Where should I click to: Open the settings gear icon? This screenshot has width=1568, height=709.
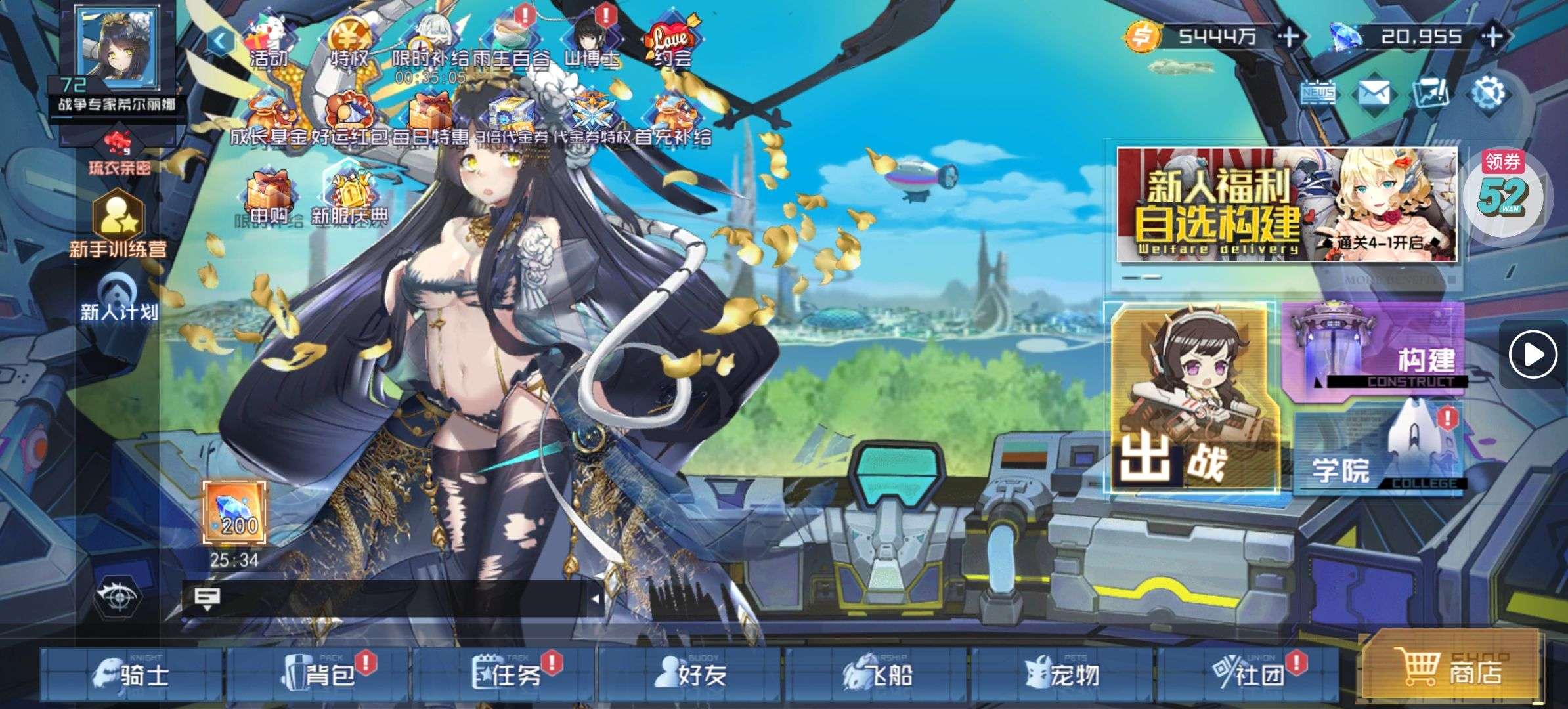[x=1488, y=94]
